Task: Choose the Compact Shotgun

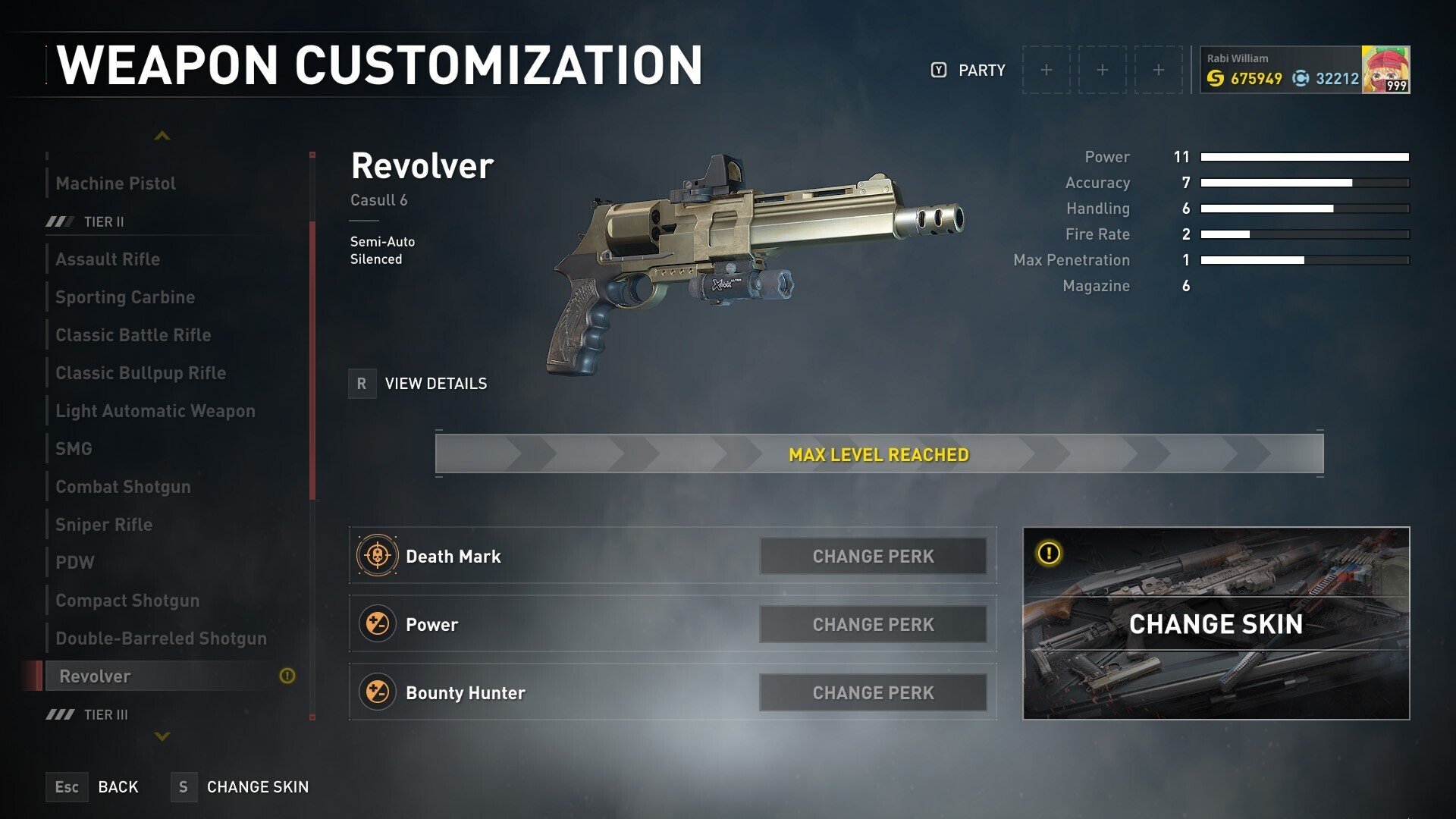Action: [x=128, y=601]
